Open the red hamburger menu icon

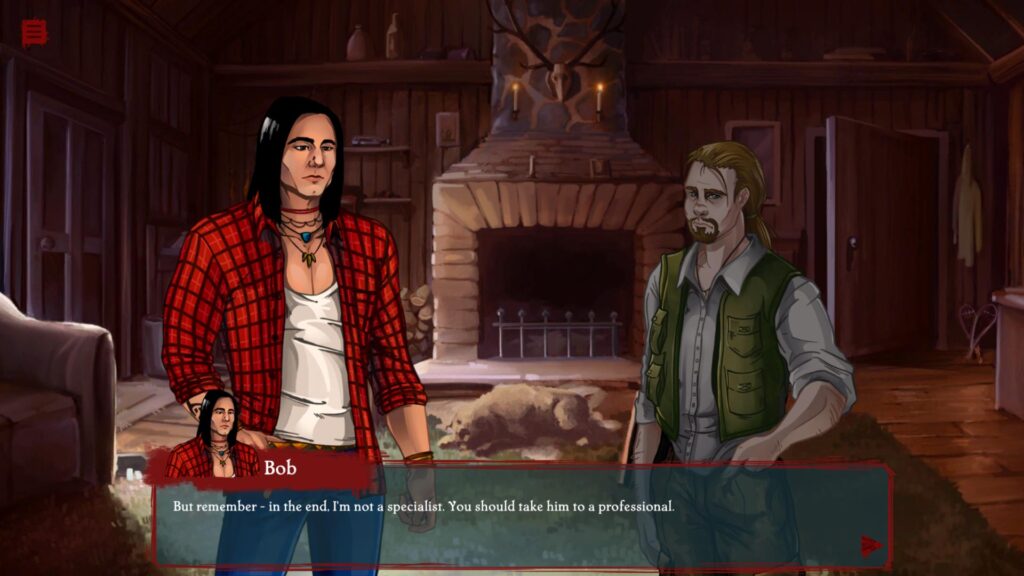point(34,33)
